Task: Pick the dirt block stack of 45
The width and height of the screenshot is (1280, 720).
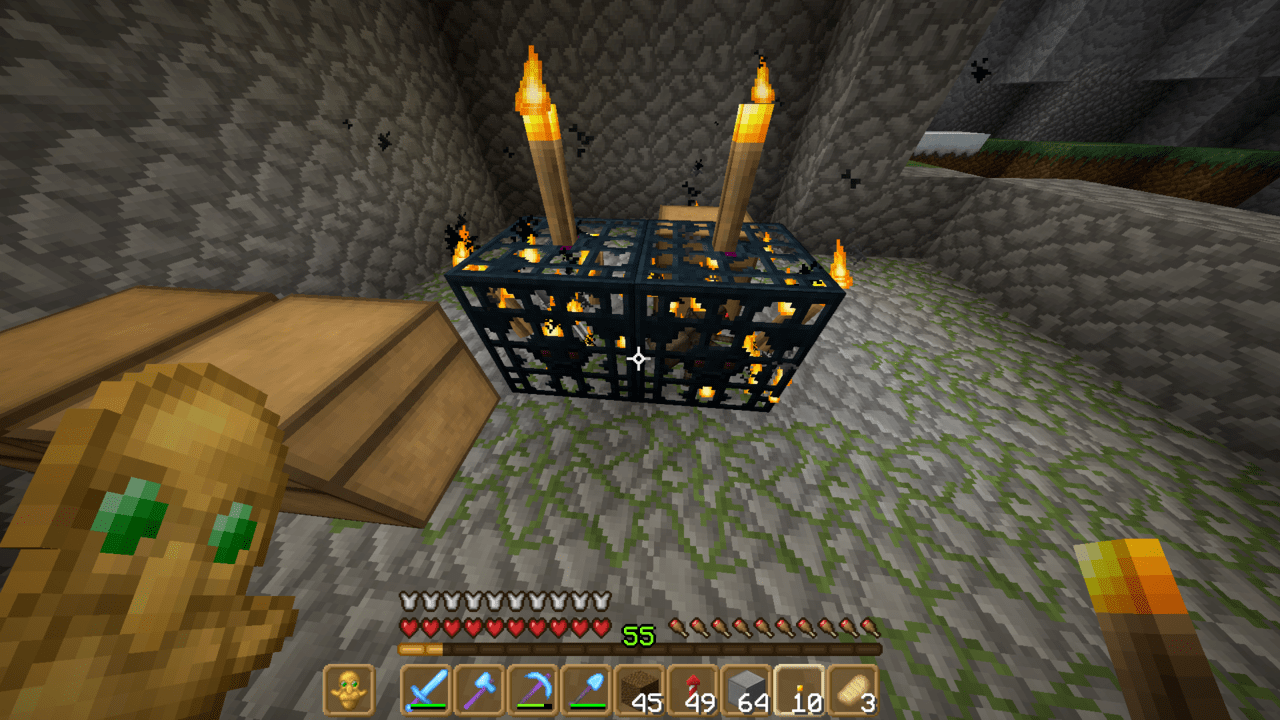Action: point(640,689)
